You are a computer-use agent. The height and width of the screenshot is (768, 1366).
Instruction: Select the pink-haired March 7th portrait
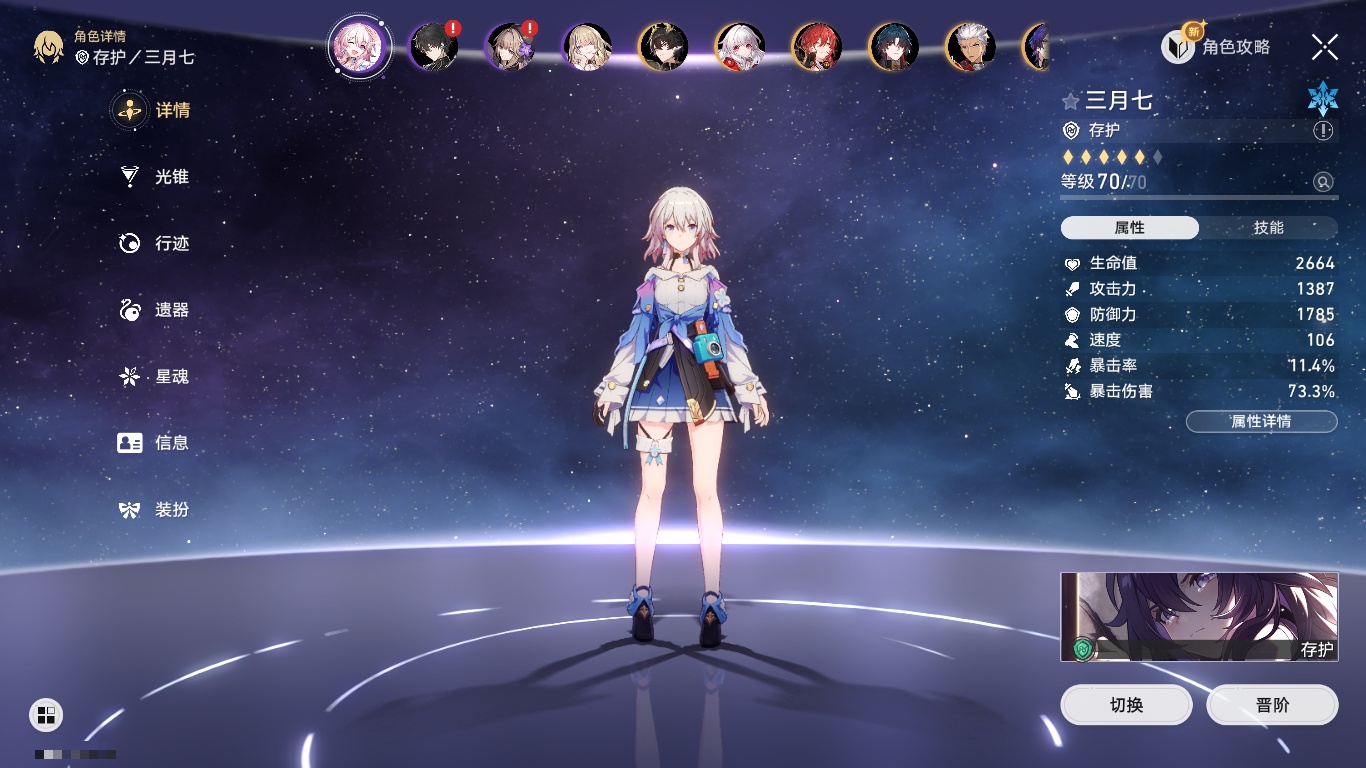360,46
